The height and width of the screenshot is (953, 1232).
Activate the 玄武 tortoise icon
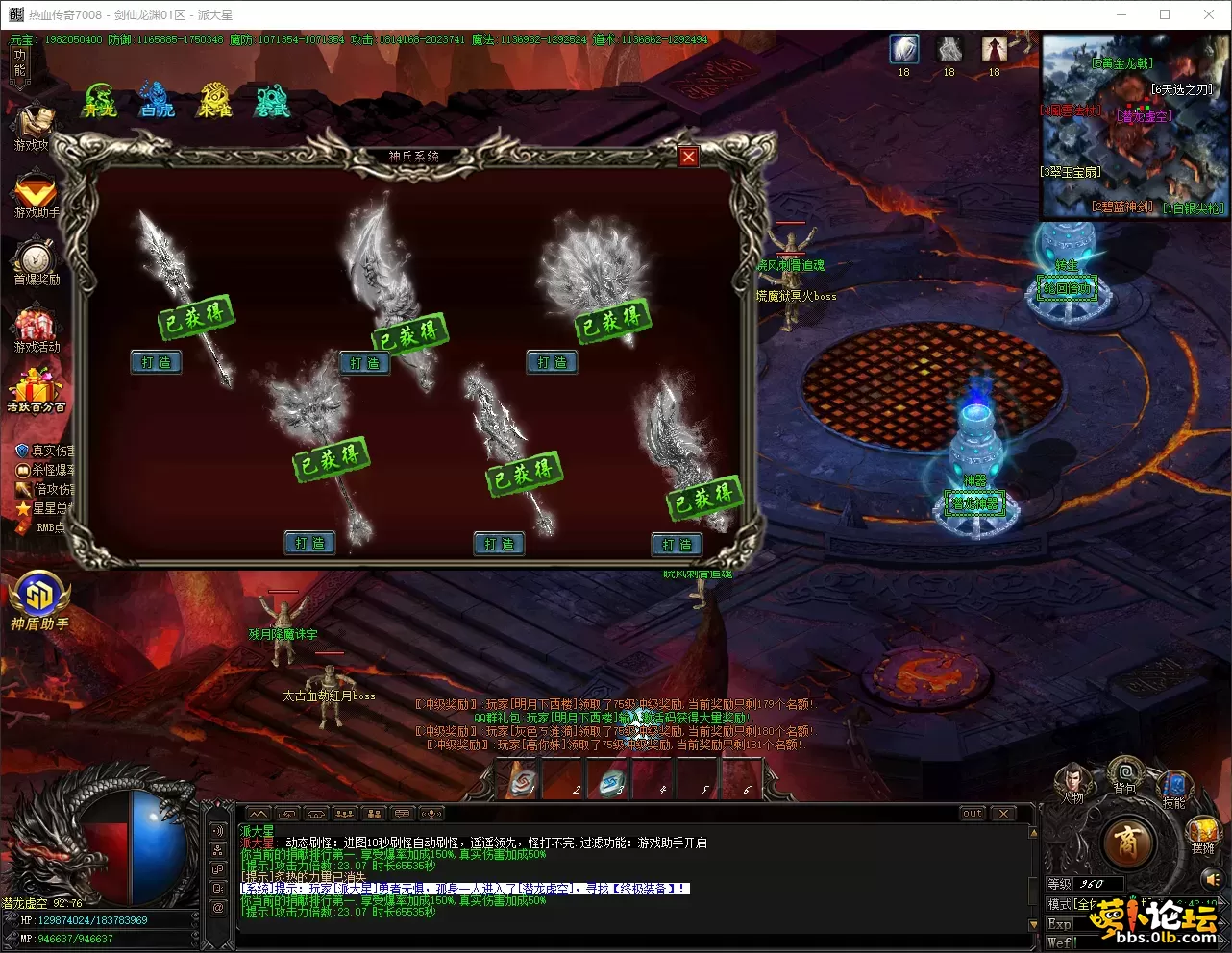(x=272, y=101)
